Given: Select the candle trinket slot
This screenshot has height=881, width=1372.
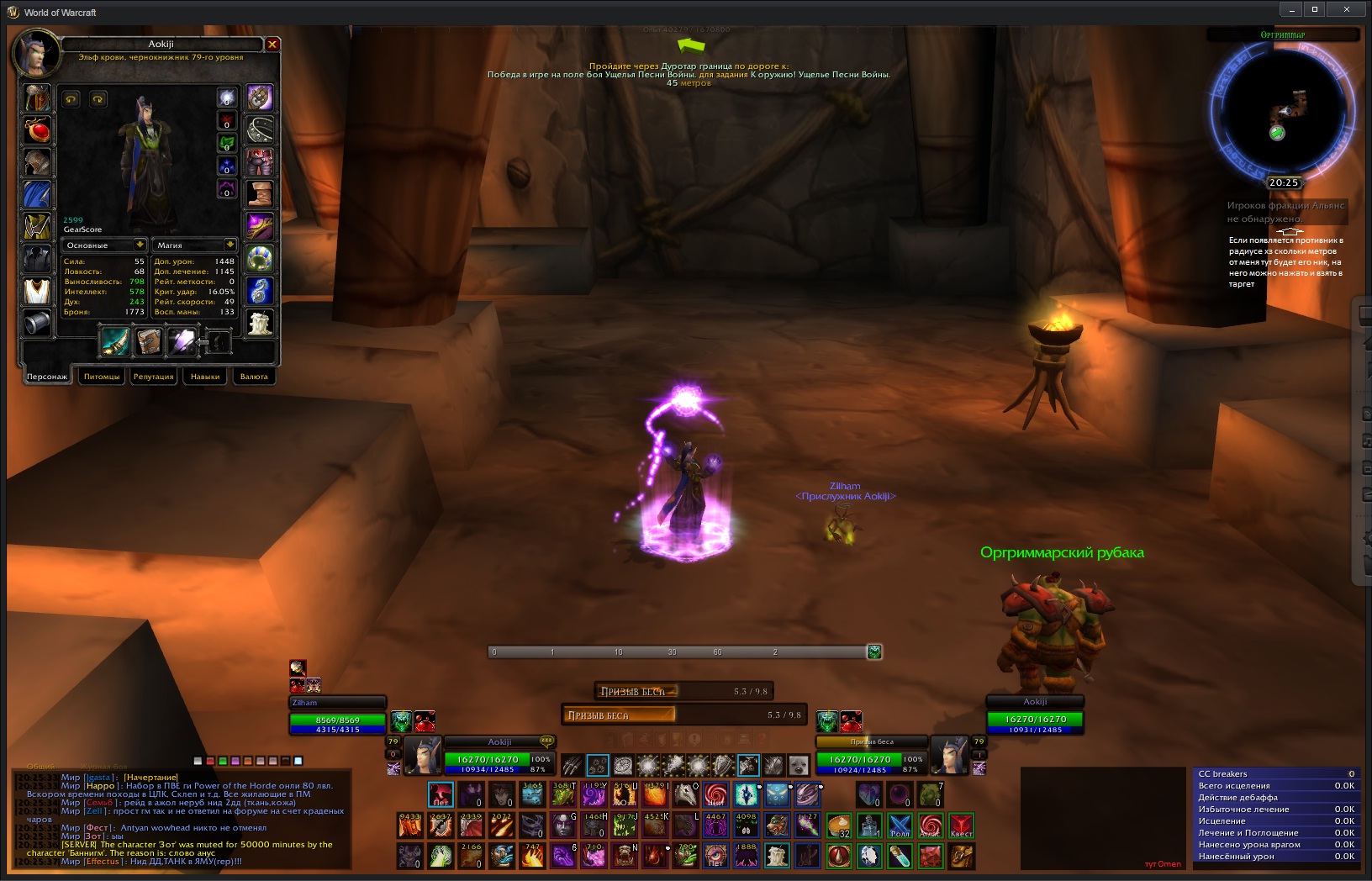Looking at the screenshot, I should click(x=260, y=322).
